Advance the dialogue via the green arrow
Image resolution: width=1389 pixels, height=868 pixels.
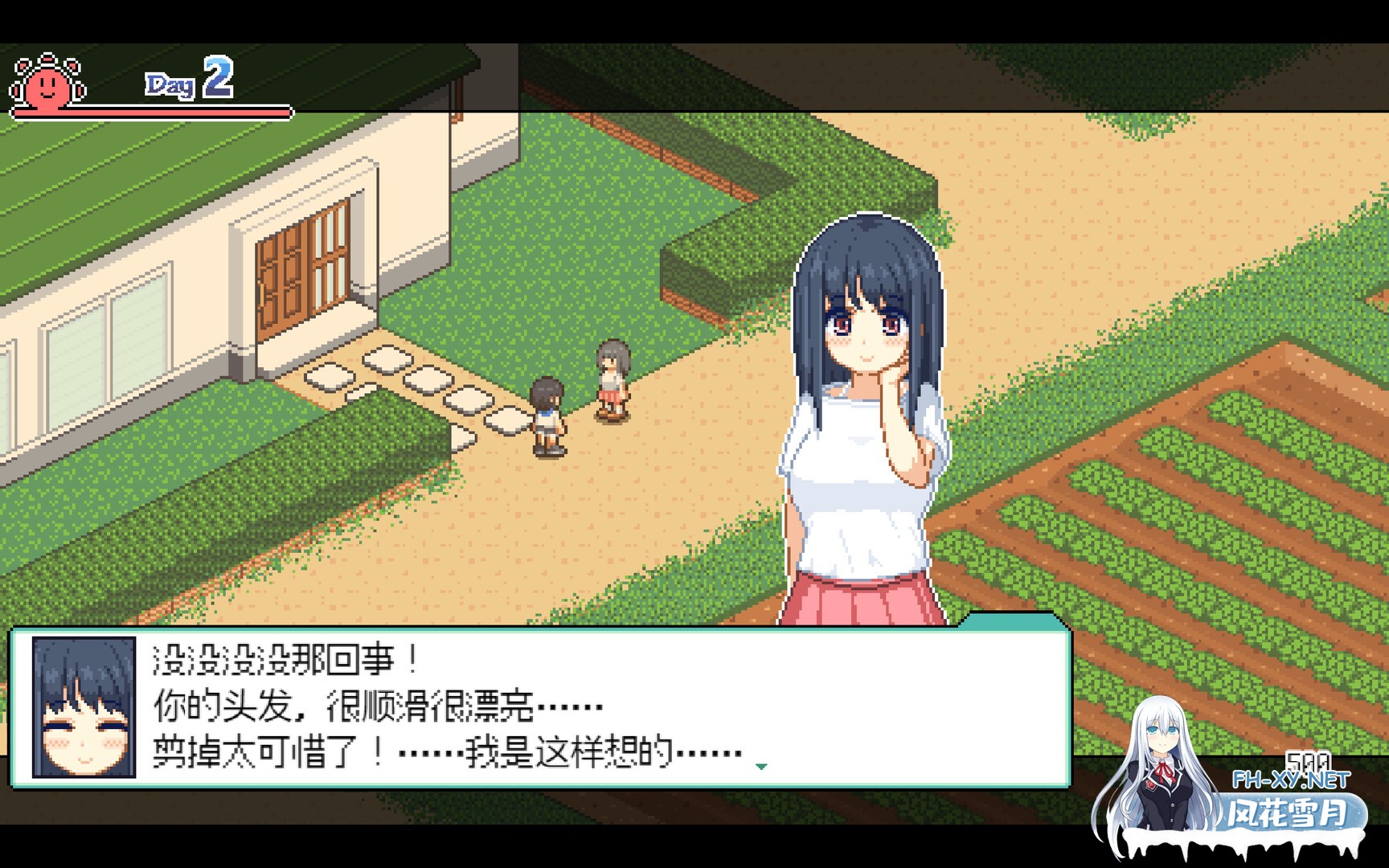760,767
